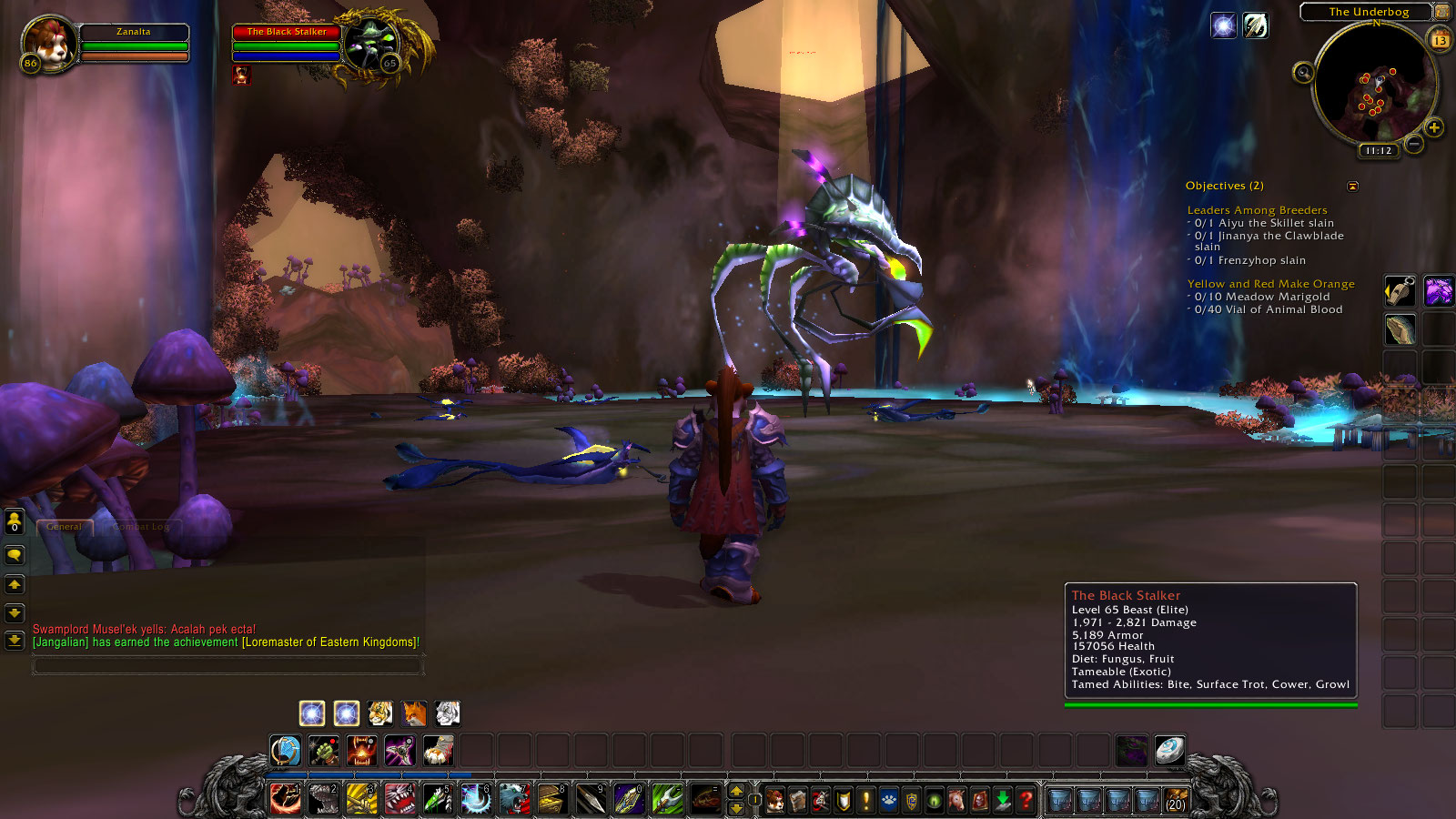Use the whistle item in side bar

1400,291
